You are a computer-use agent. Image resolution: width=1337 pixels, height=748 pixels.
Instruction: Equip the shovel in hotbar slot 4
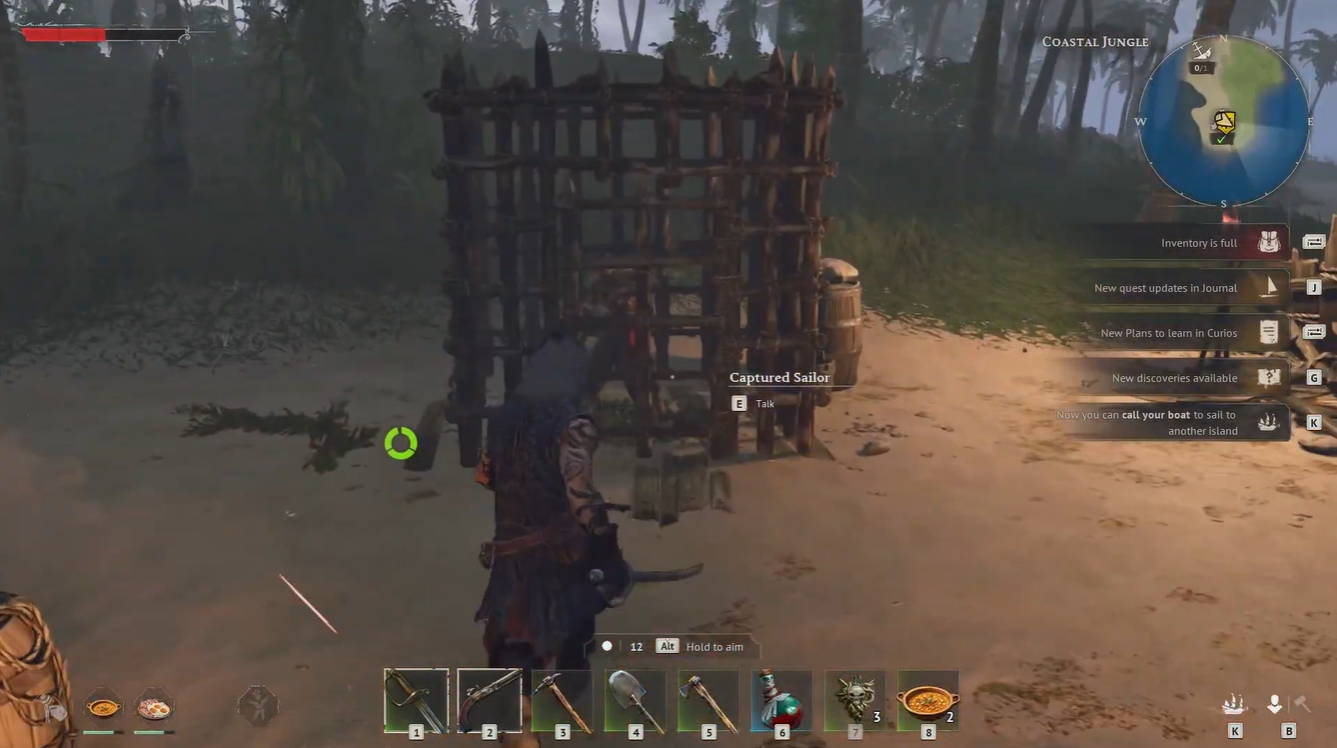[x=635, y=700]
